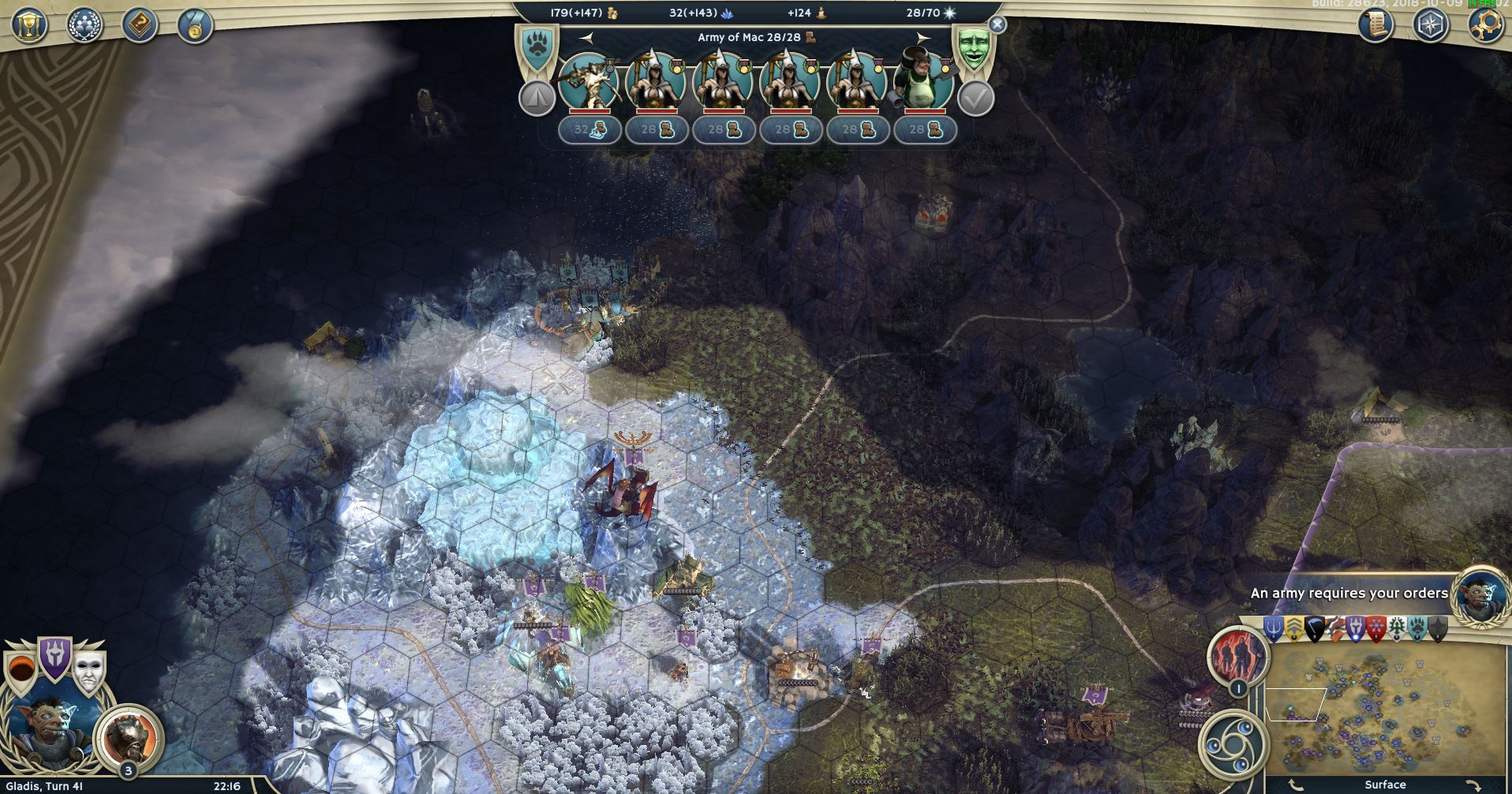Viewport: 1512px width, 794px height.
Task: Click the tent guard-mode button
Action: [537, 99]
